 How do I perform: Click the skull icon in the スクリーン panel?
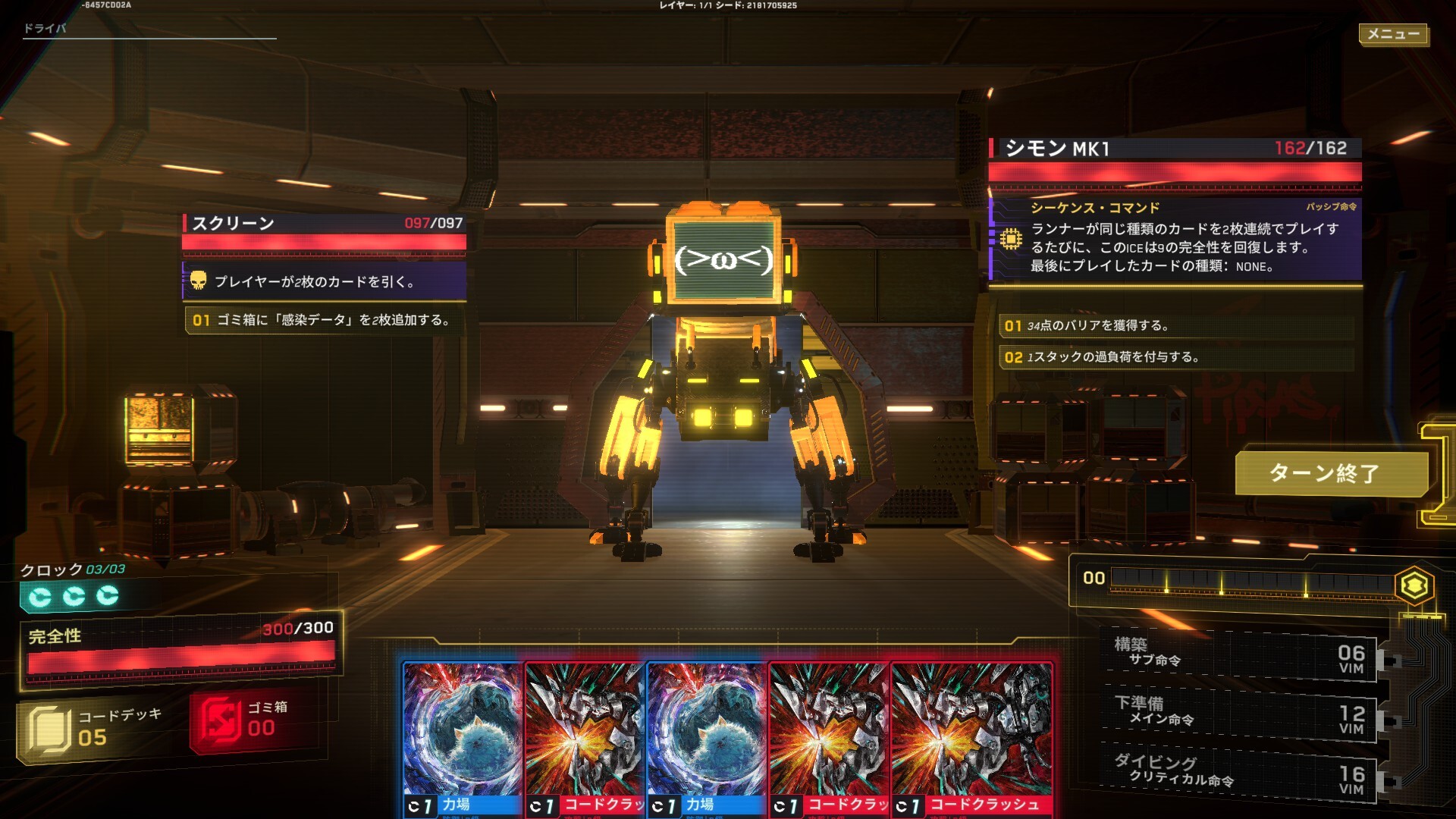point(198,281)
